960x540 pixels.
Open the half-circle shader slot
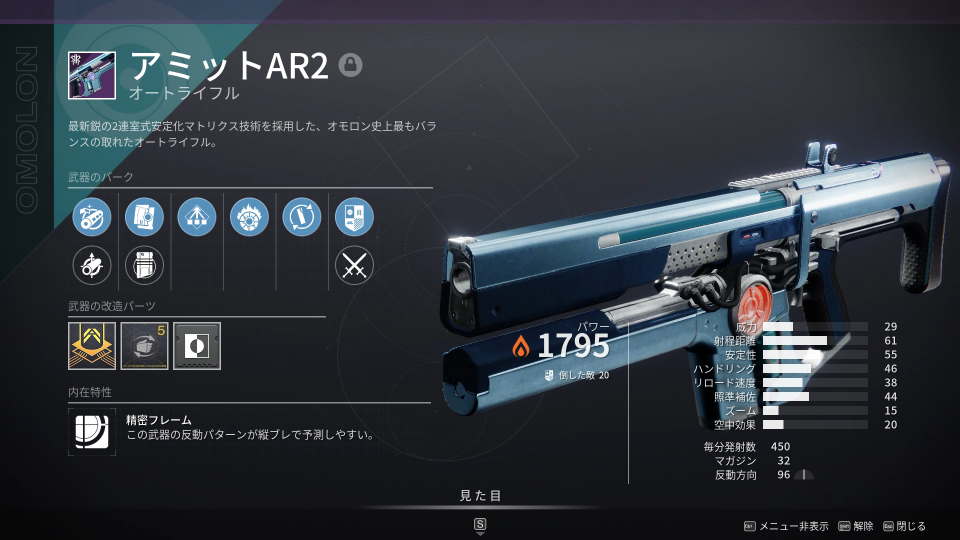click(x=196, y=345)
